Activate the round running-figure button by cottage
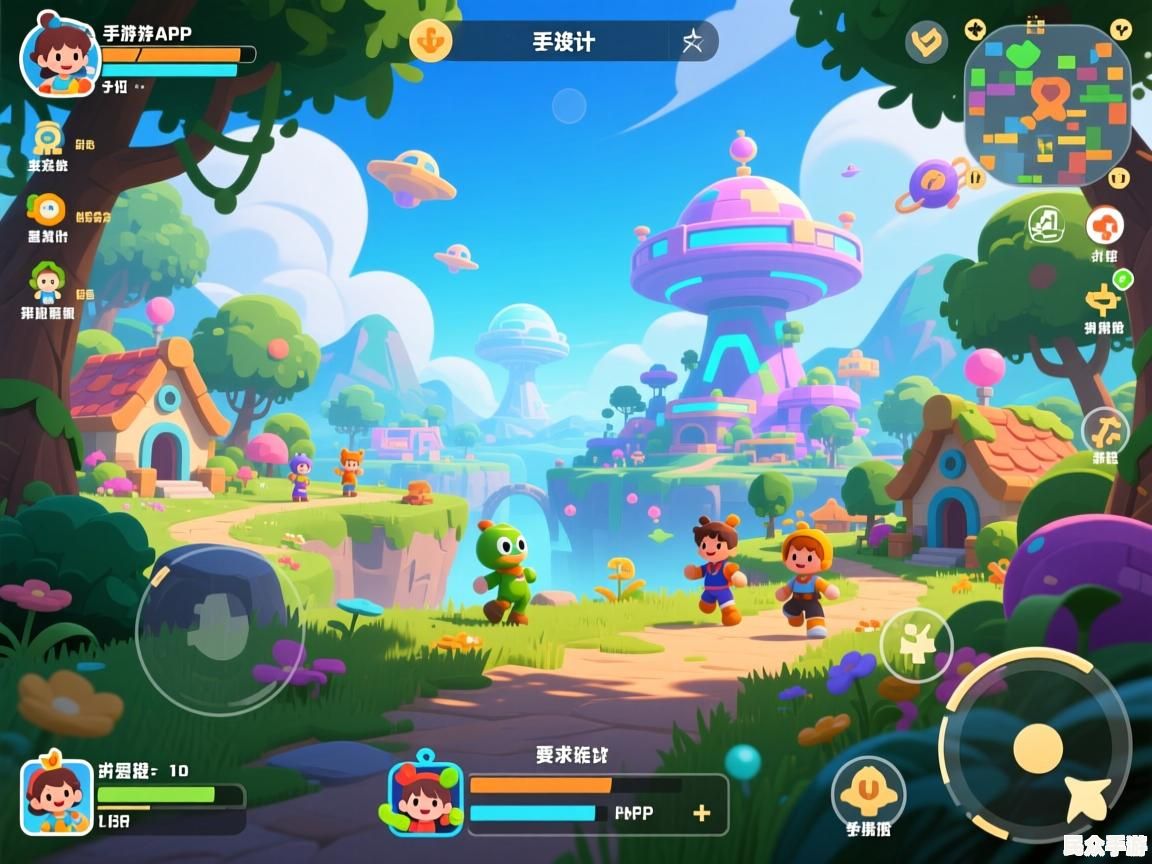The width and height of the screenshot is (1152, 864). (x=1105, y=431)
